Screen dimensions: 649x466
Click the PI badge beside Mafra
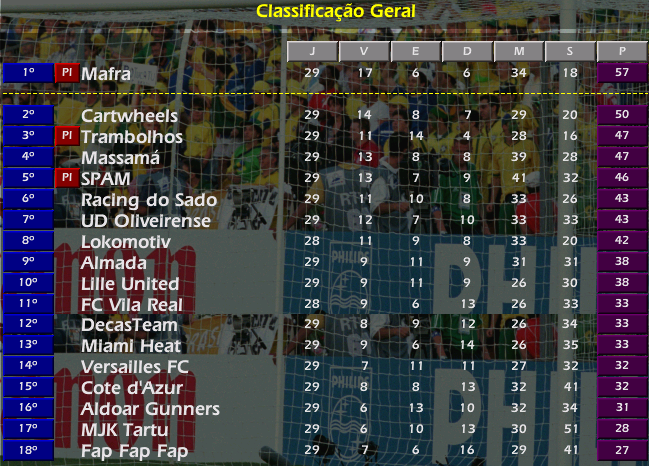66,73
